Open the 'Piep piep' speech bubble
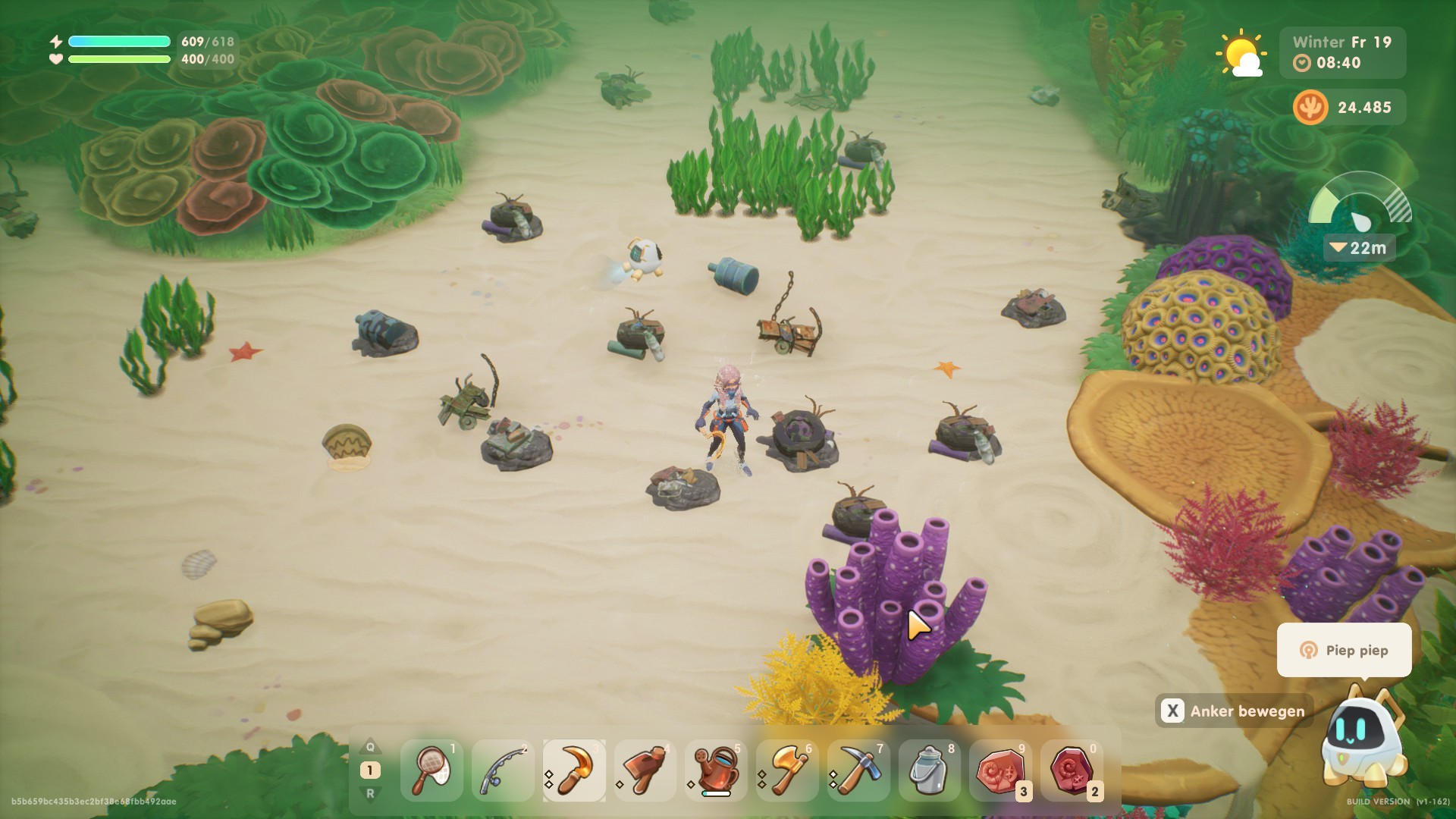This screenshot has height=819, width=1456. pos(1344,650)
